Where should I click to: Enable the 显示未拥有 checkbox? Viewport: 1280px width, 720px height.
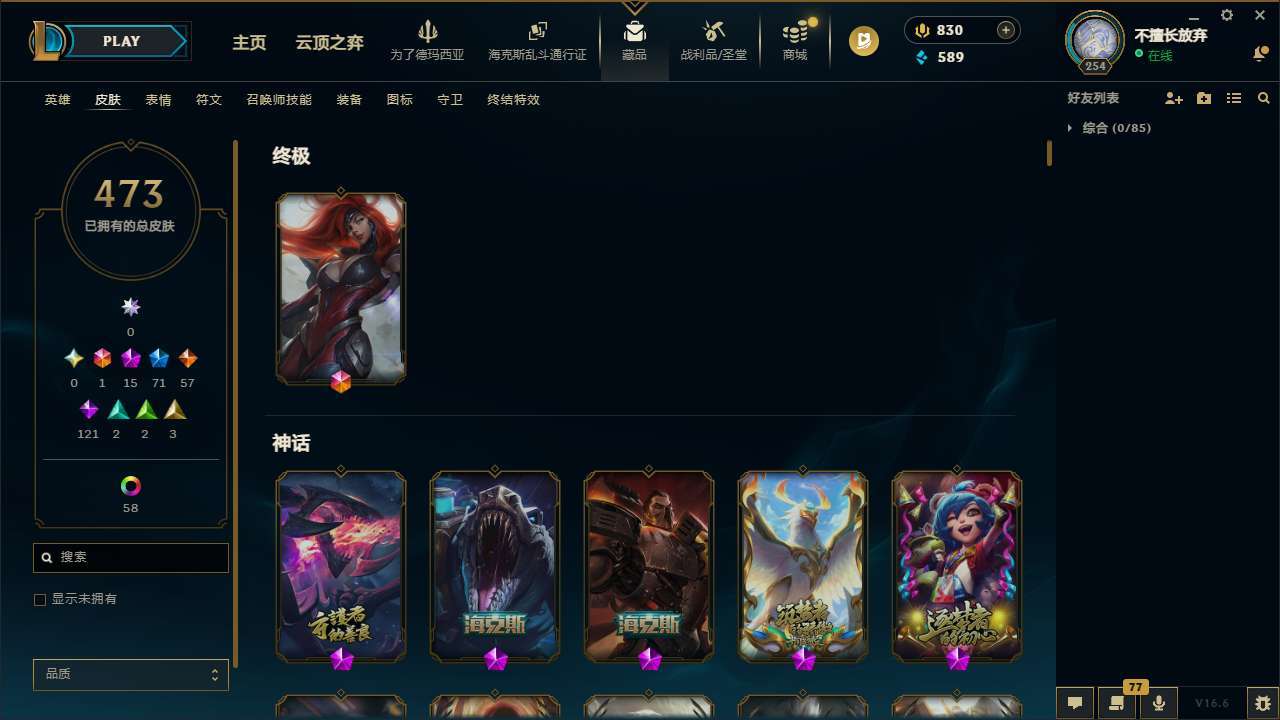pos(40,599)
